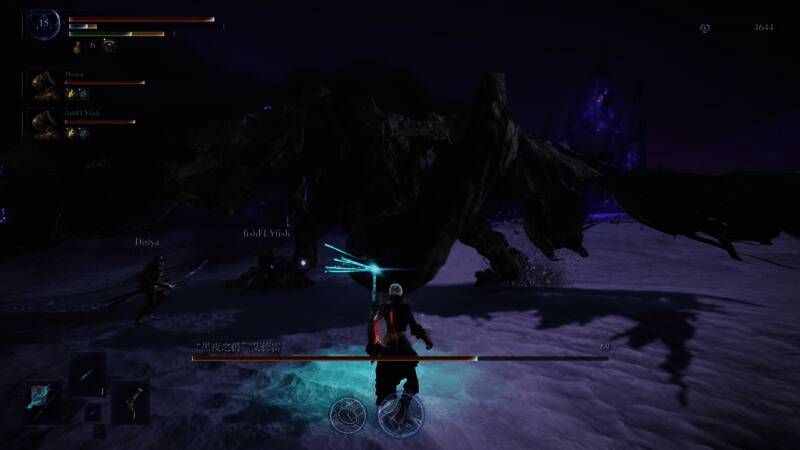Screen dimensions: 800x450
Task: Select the bow right-hand weapon slot
Action: [131, 402]
